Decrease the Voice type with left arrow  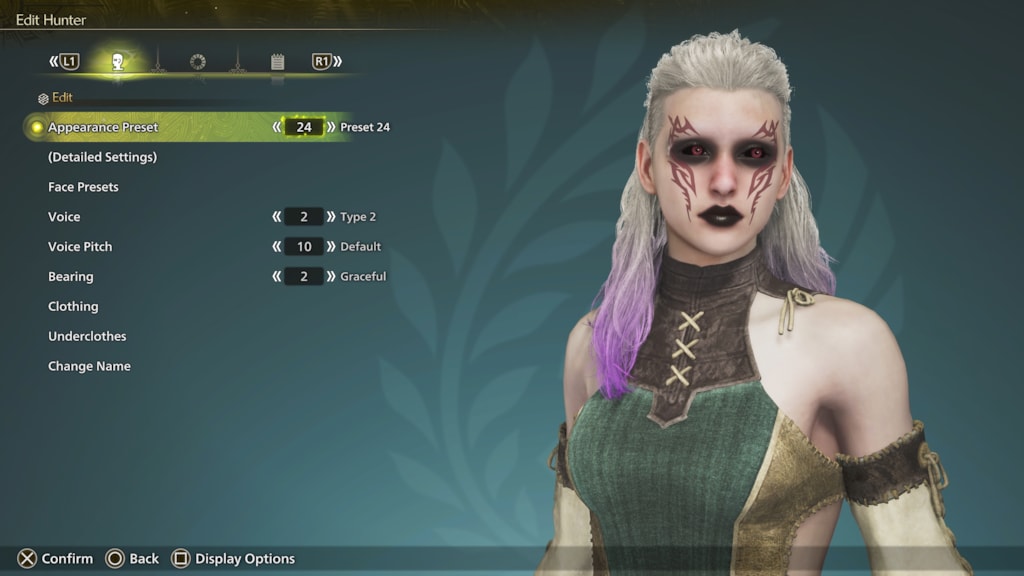[x=277, y=217]
